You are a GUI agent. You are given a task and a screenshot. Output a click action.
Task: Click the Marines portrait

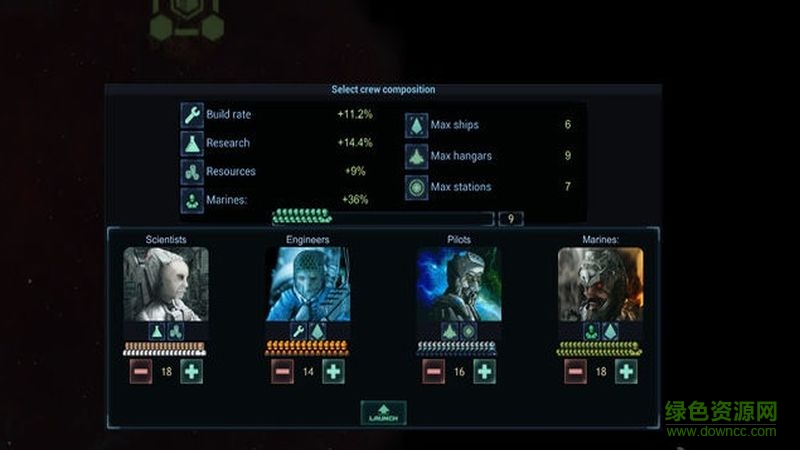click(600, 284)
